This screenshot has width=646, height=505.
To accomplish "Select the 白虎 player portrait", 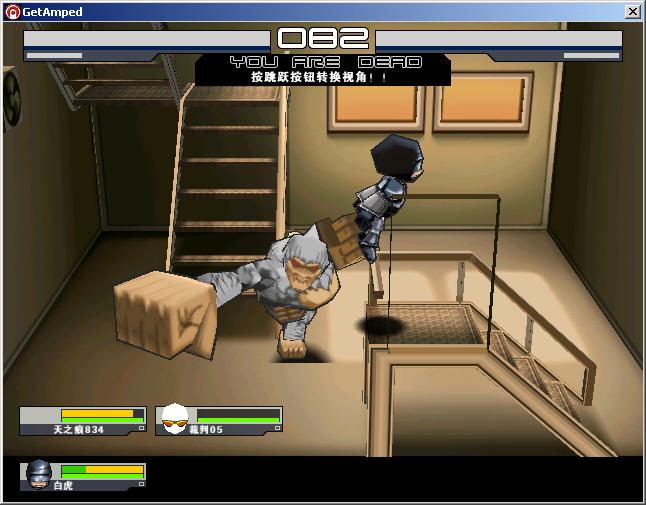I will tap(40, 472).
